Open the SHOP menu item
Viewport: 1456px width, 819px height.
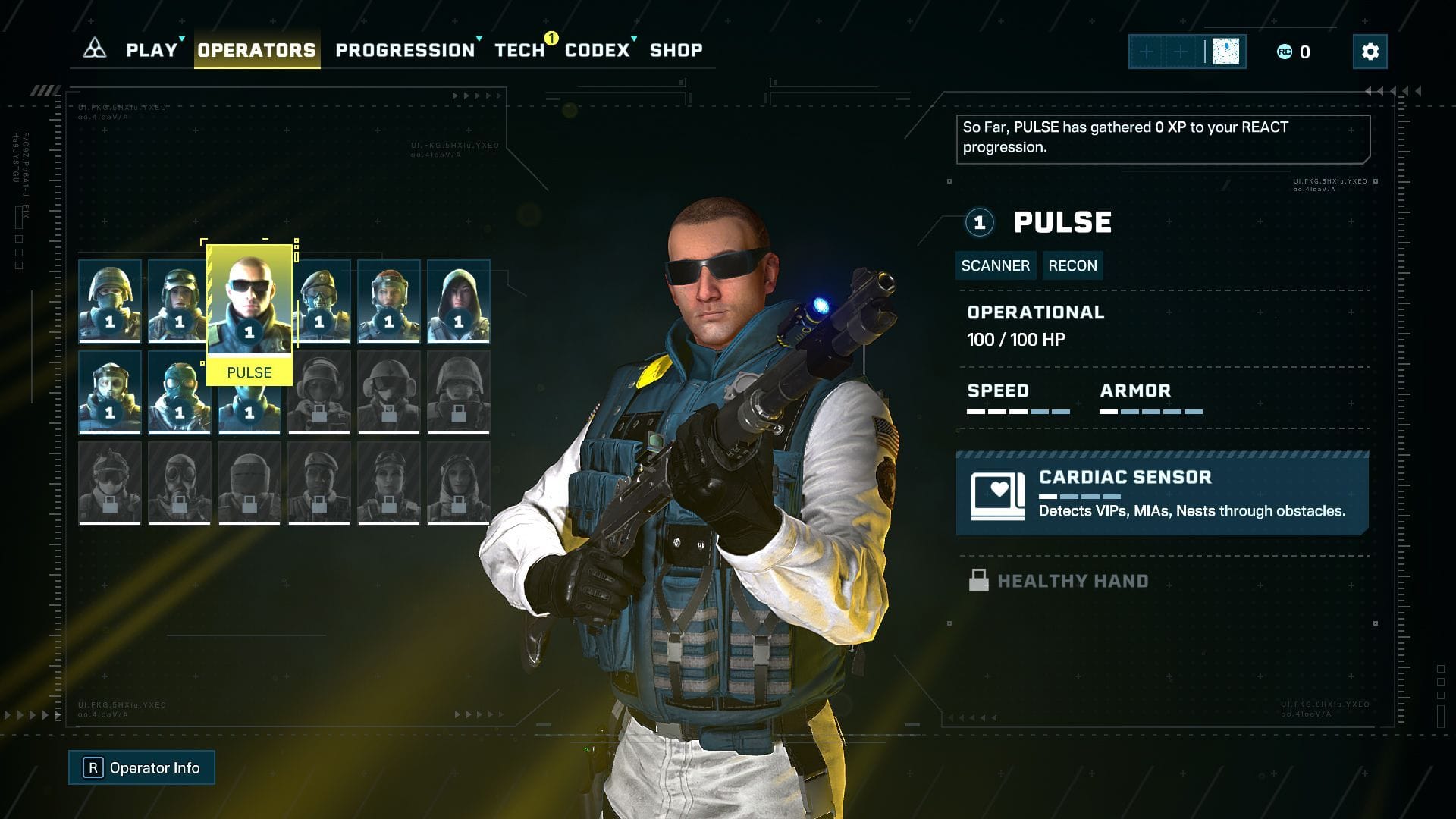(x=675, y=51)
